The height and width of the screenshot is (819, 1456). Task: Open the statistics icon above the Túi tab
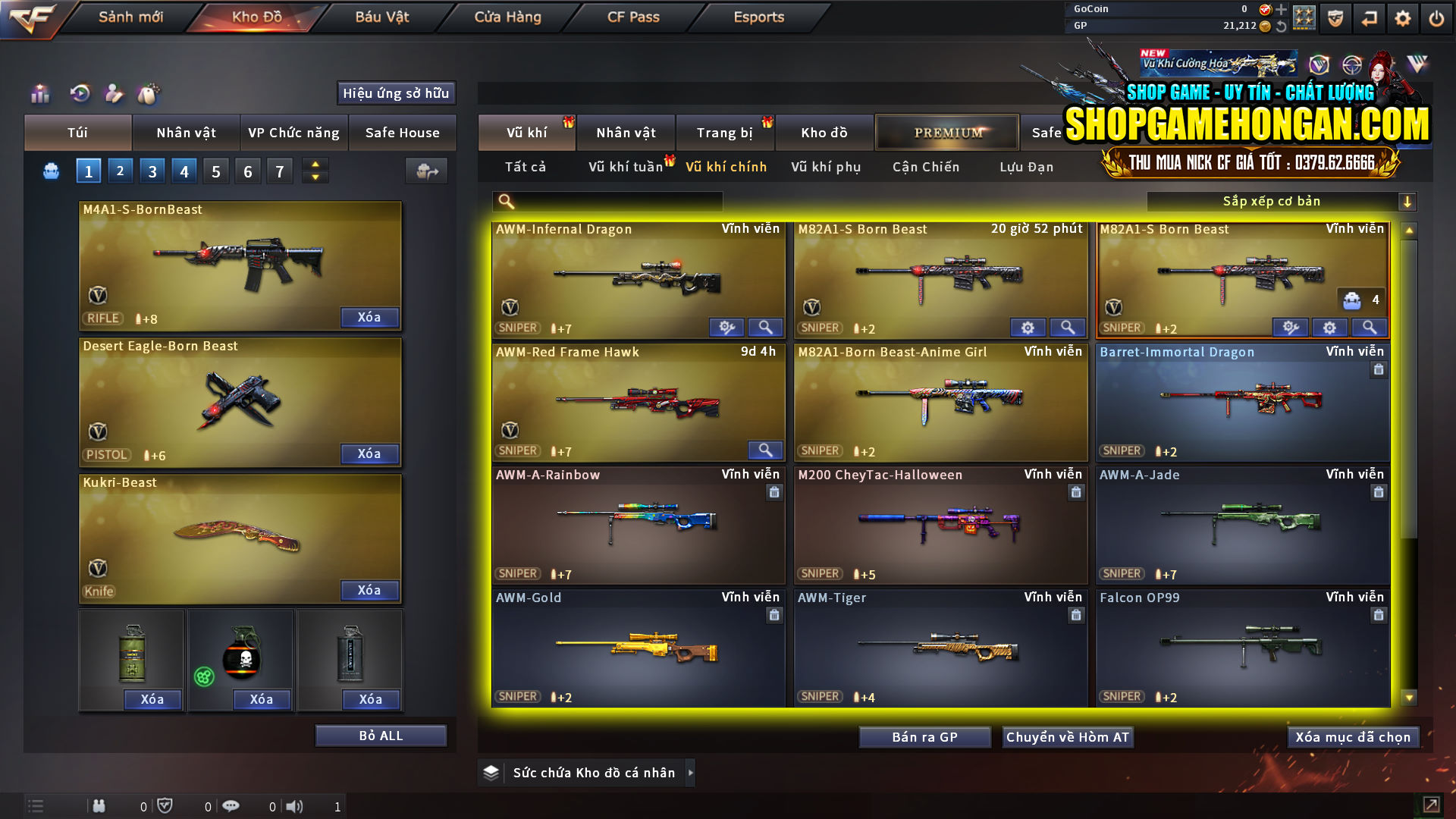[39, 93]
